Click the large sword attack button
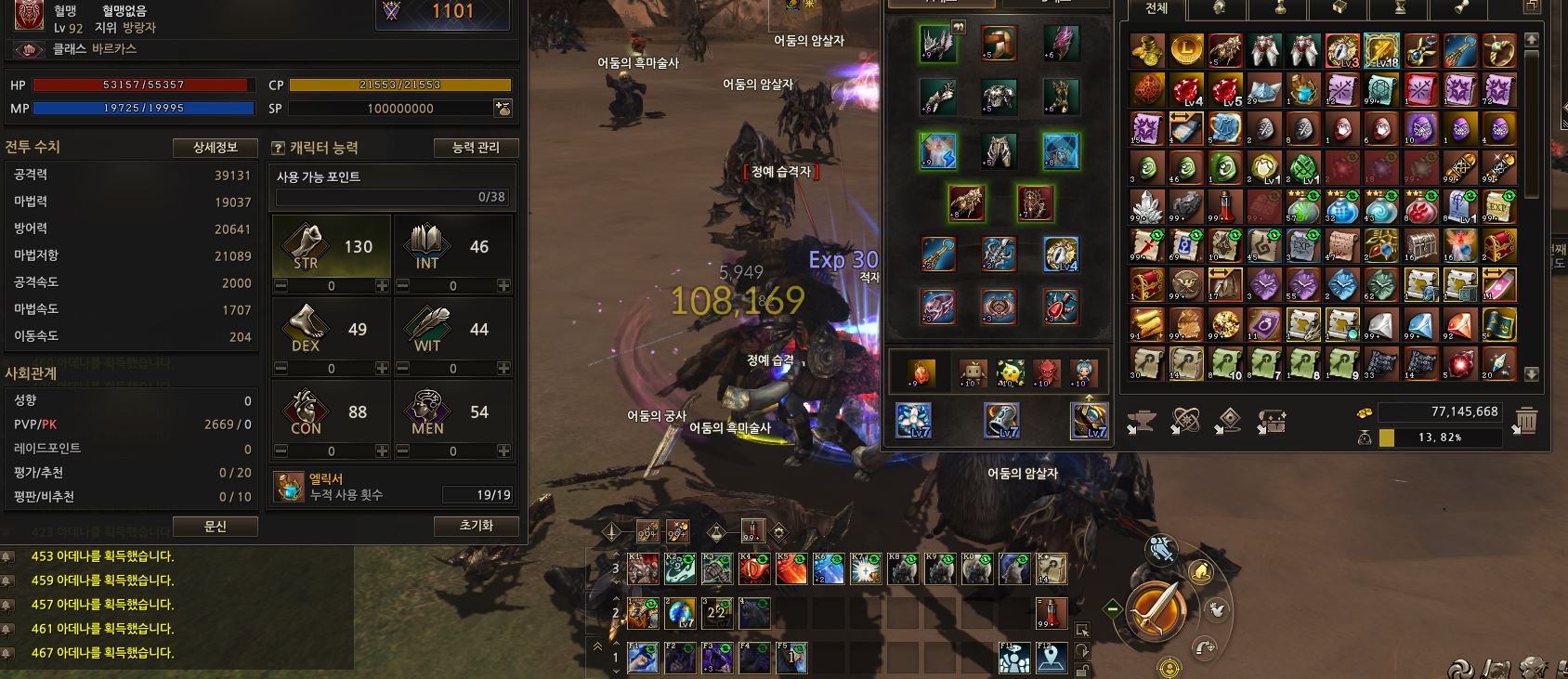Screen dimensions: 1568x679 pos(1156,609)
